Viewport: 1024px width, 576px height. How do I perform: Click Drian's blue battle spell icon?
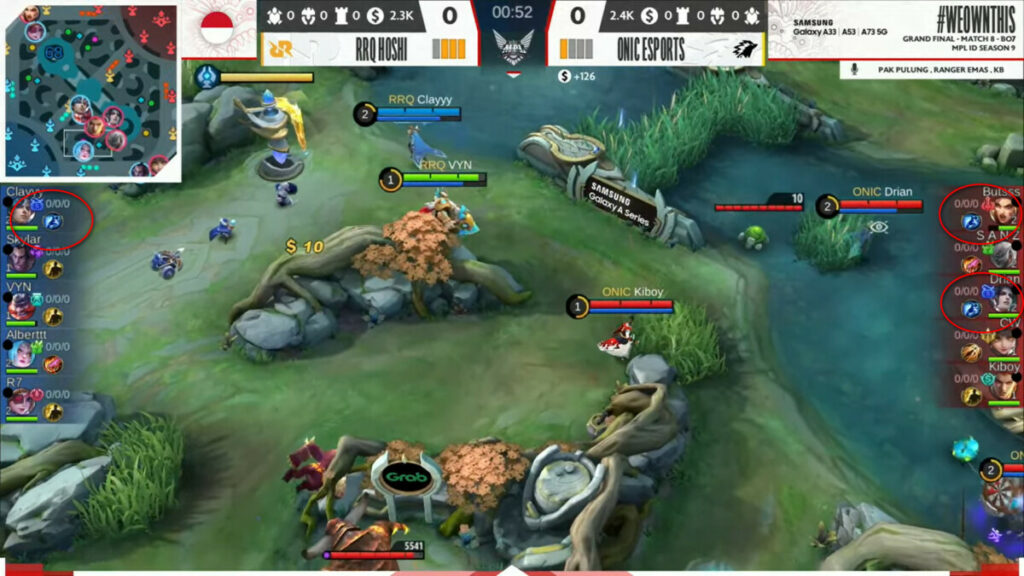[x=970, y=309]
